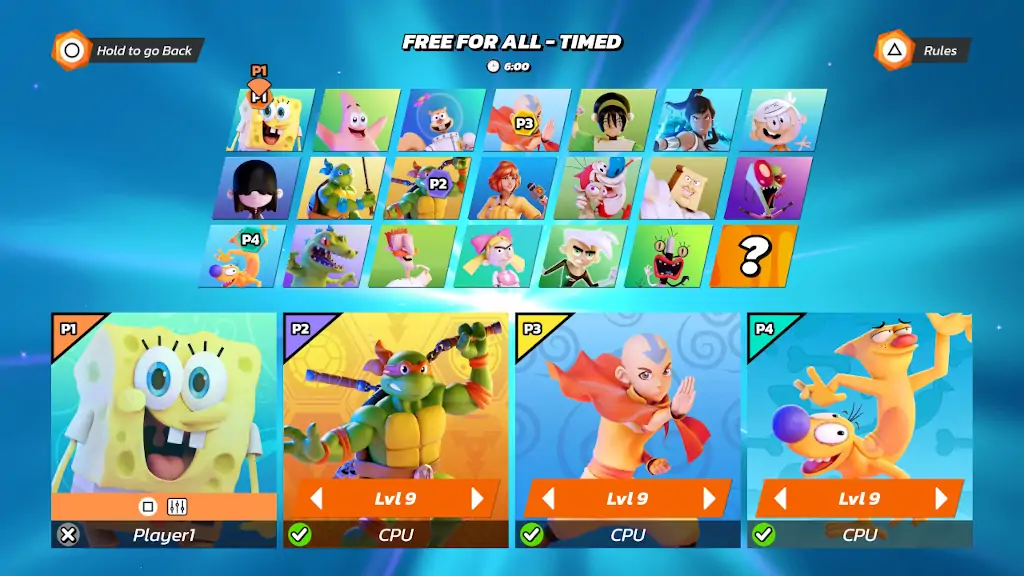The image size is (1024, 576).
Task: Select Lucy Loud's portrait
Action: click(x=255, y=188)
